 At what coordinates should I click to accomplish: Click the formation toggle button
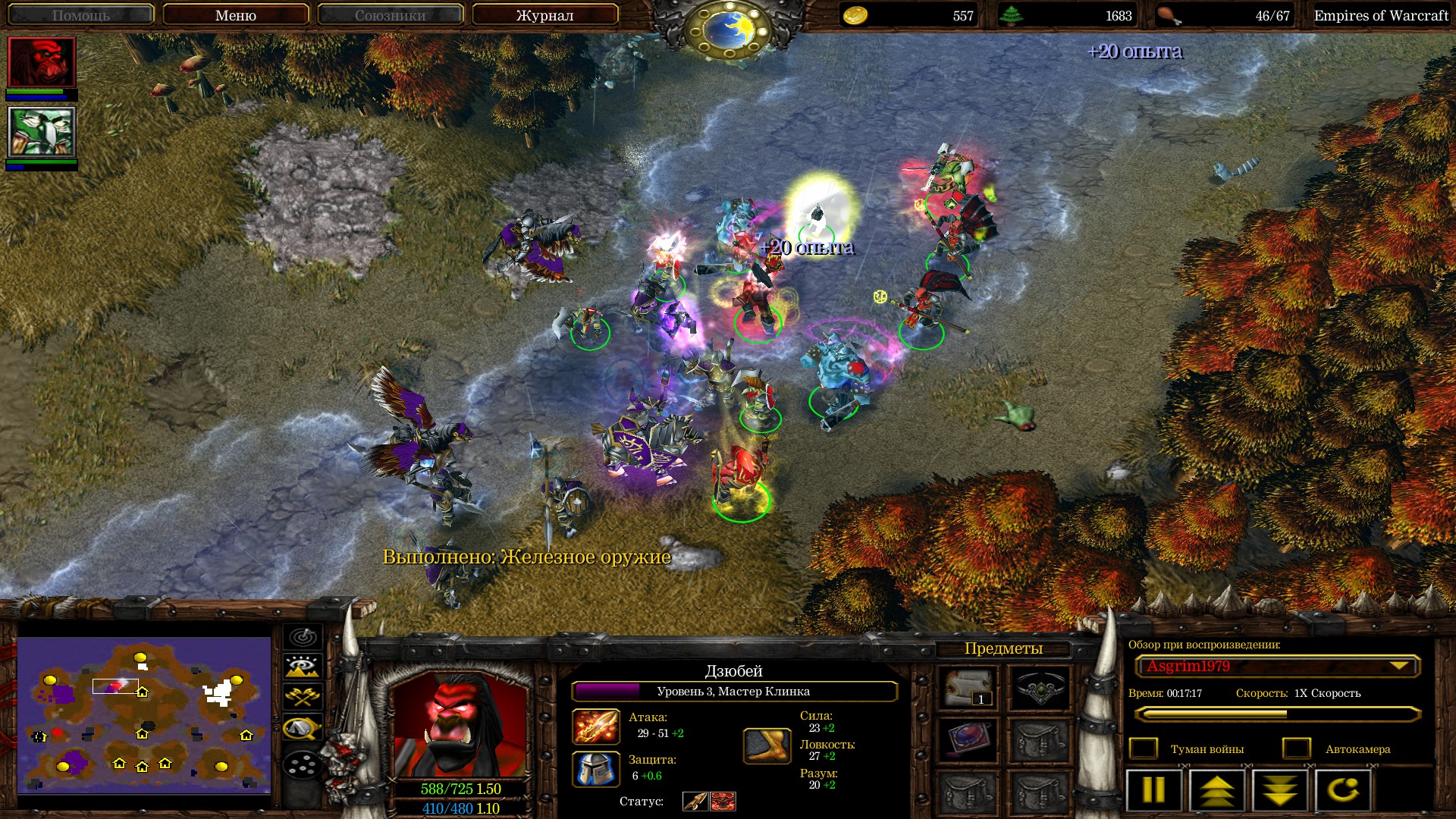pyautogui.click(x=303, y=764)
